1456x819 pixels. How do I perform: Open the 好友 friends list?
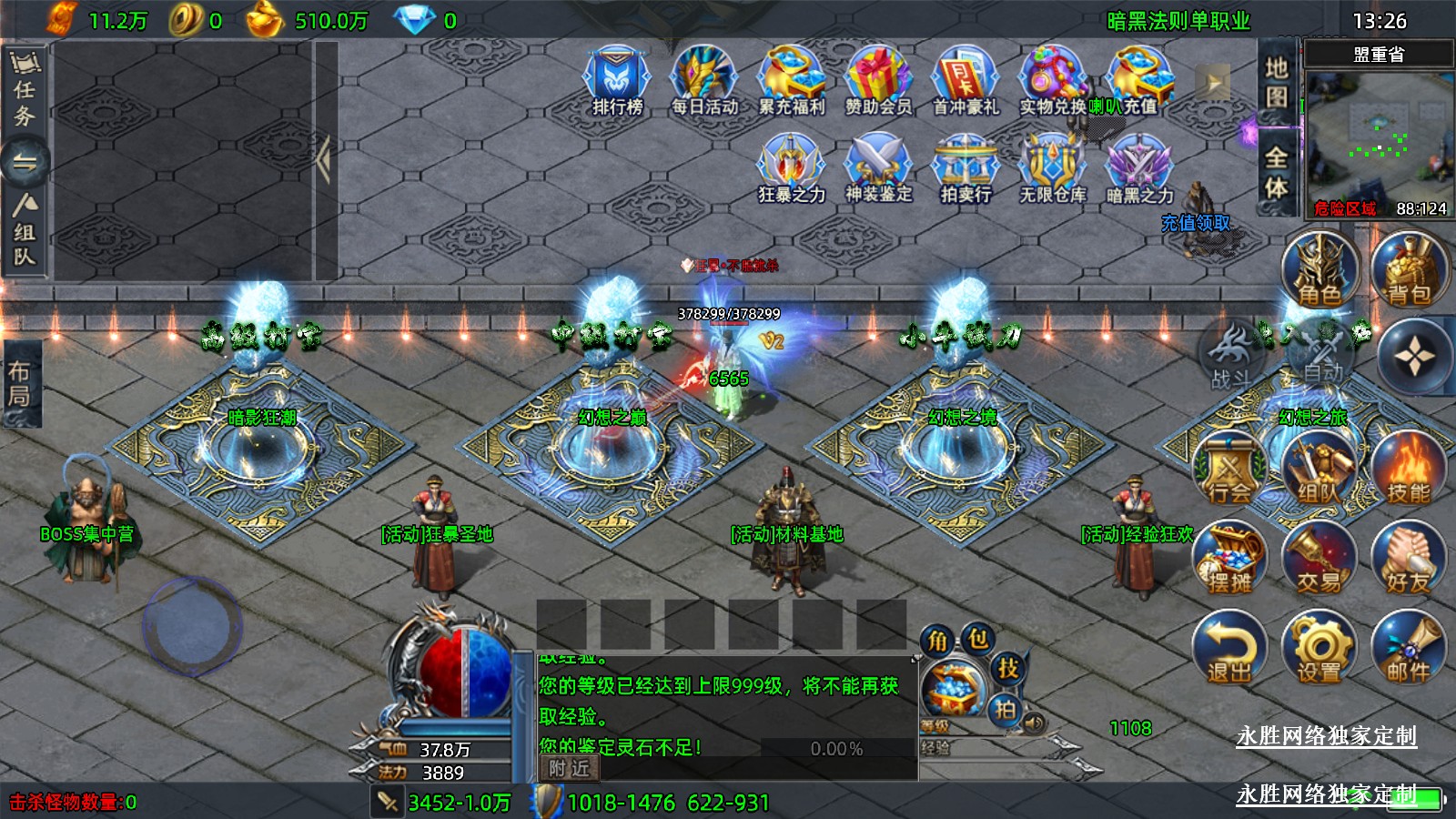click(1409, 559)
